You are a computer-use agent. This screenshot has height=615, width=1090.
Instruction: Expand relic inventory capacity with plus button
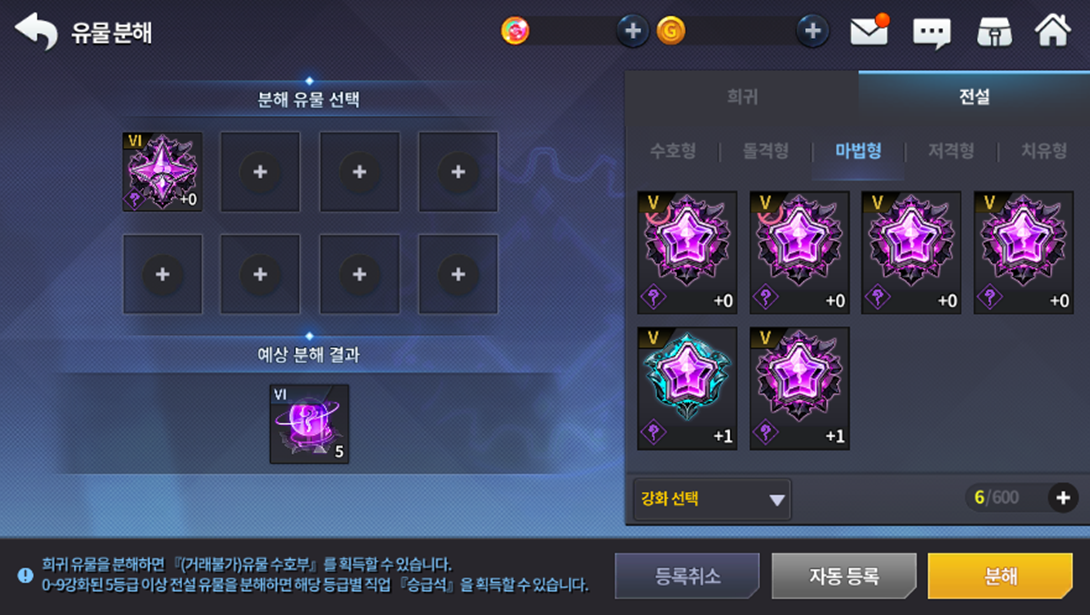pyautogui.click(x=1062, y=498)
